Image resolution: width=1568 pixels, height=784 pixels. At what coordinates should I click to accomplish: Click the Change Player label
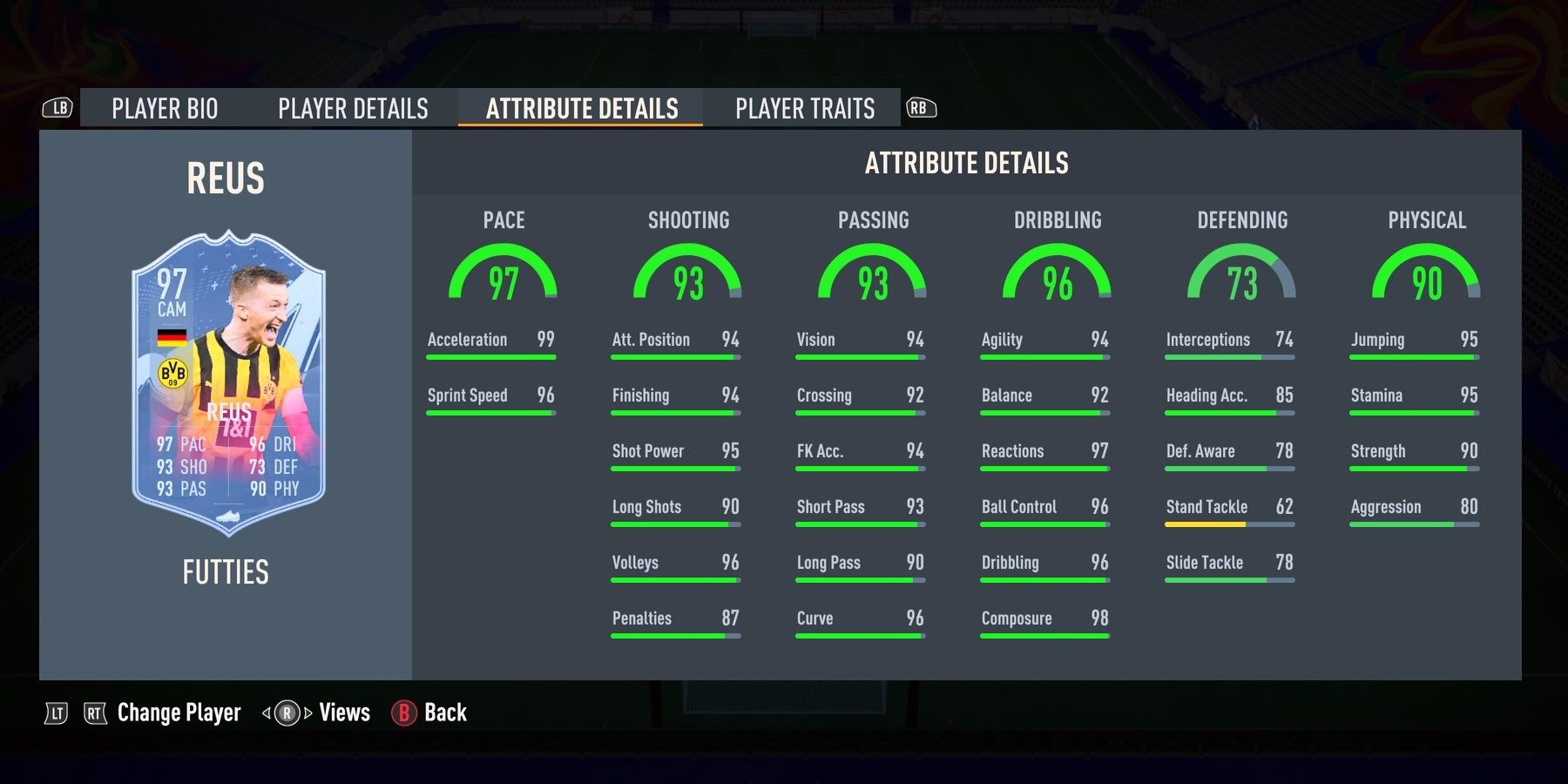pyautogui.click(x=179, y=713)
